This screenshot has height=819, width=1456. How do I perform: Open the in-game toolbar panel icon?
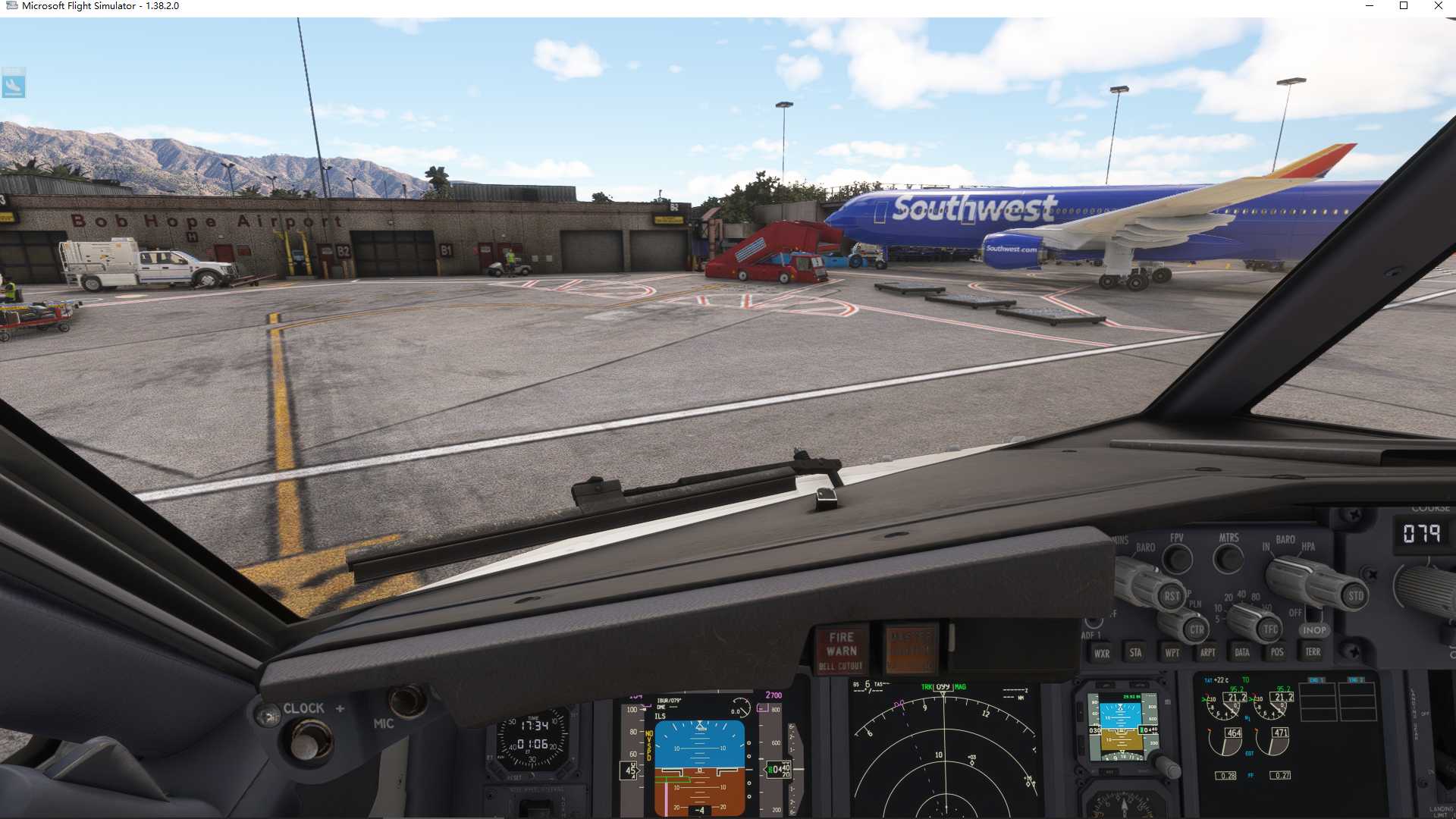(x=15, y=83)
